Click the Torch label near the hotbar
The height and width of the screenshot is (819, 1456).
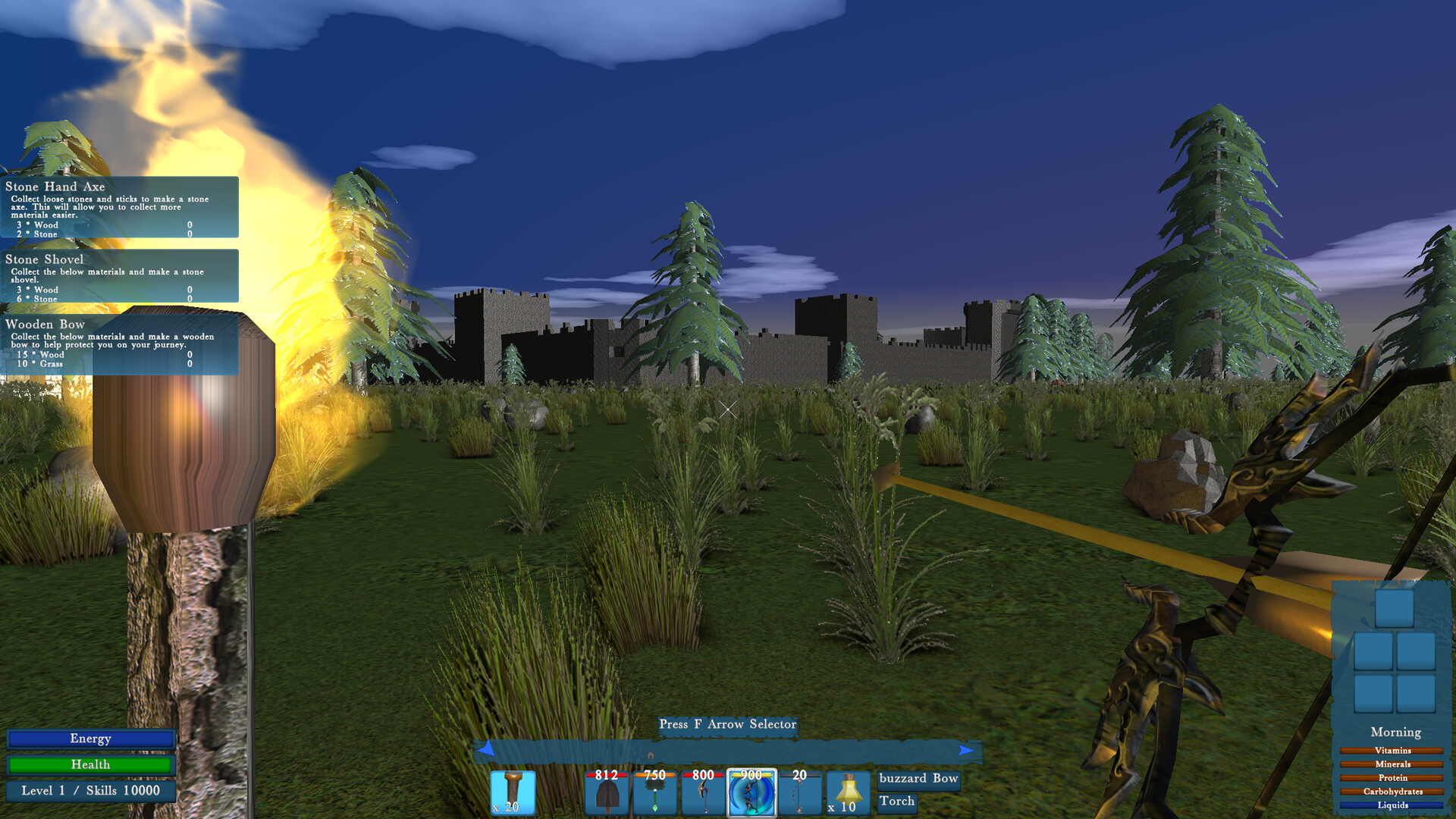point(898,801)
